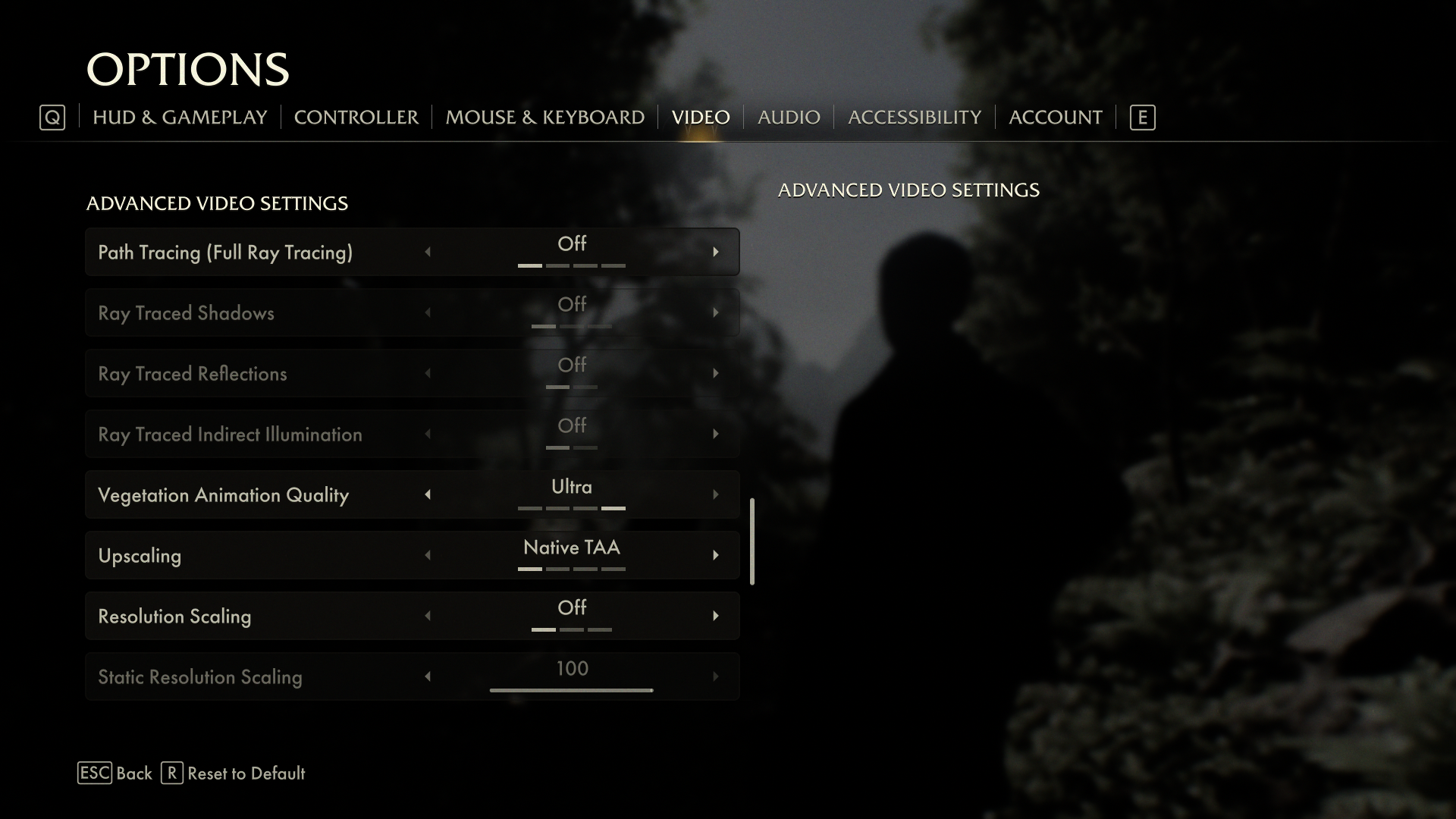Advance Resolution Scaling with right arrow
This screenshot has height=819, width=1456.
click(715, 616)
